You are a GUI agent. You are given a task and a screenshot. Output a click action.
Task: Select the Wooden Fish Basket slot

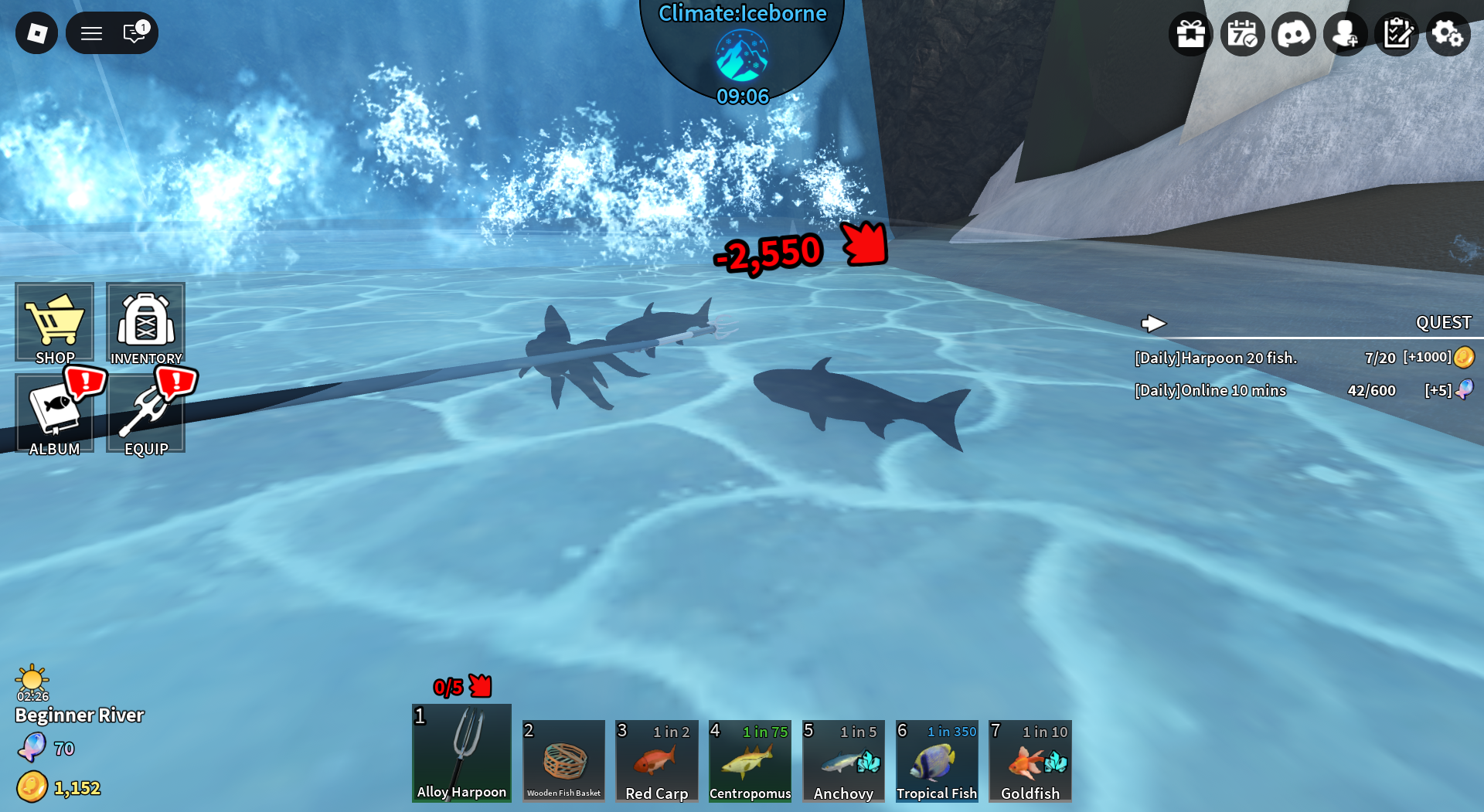pos(563,761)
